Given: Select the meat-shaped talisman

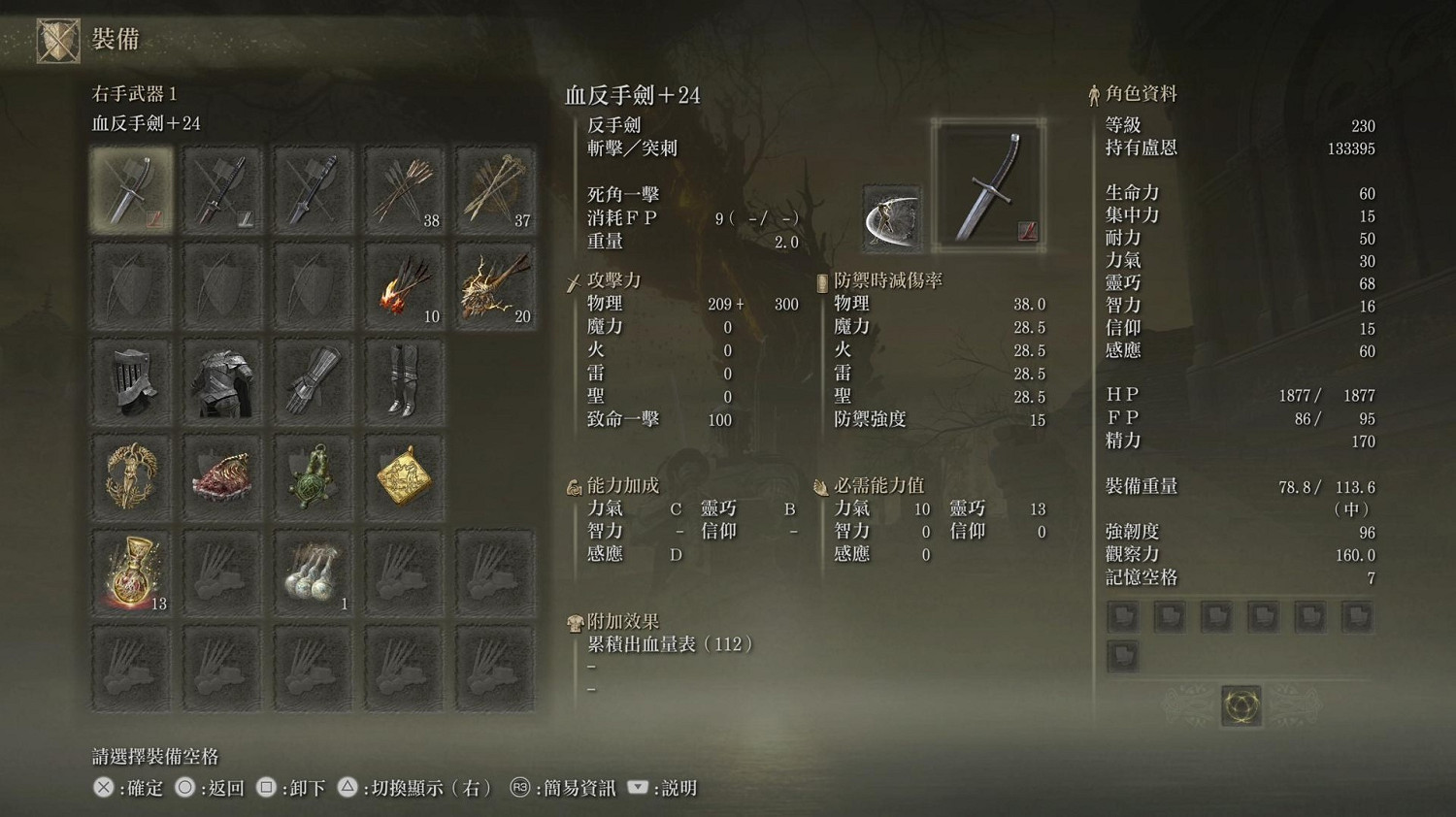Looking at the screenshot, I should [221, 474].
